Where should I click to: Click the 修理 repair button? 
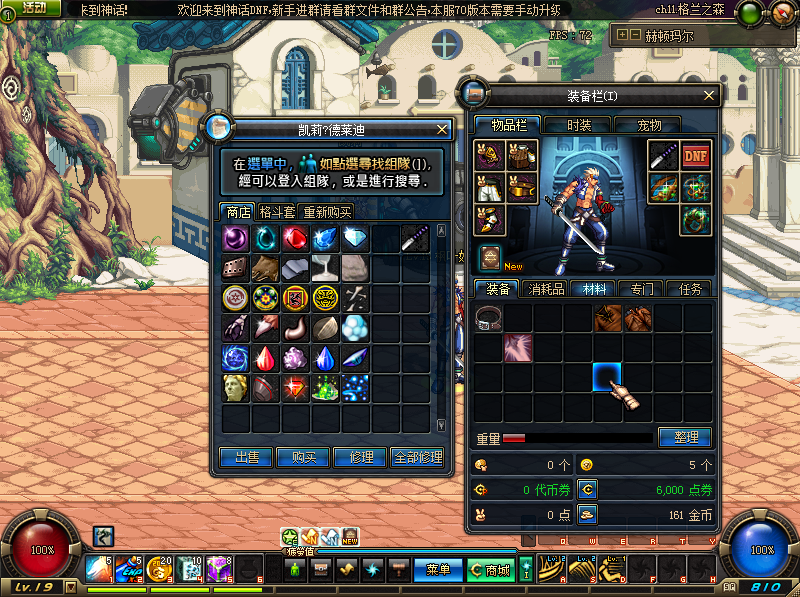361,457
